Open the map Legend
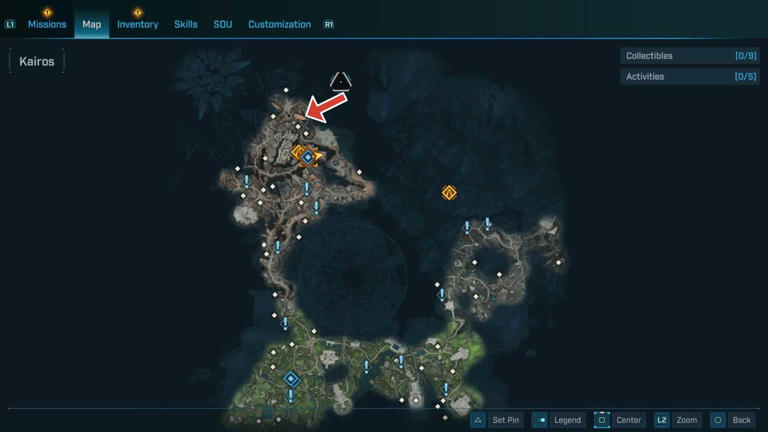768x432 pixels. (557, 420)
